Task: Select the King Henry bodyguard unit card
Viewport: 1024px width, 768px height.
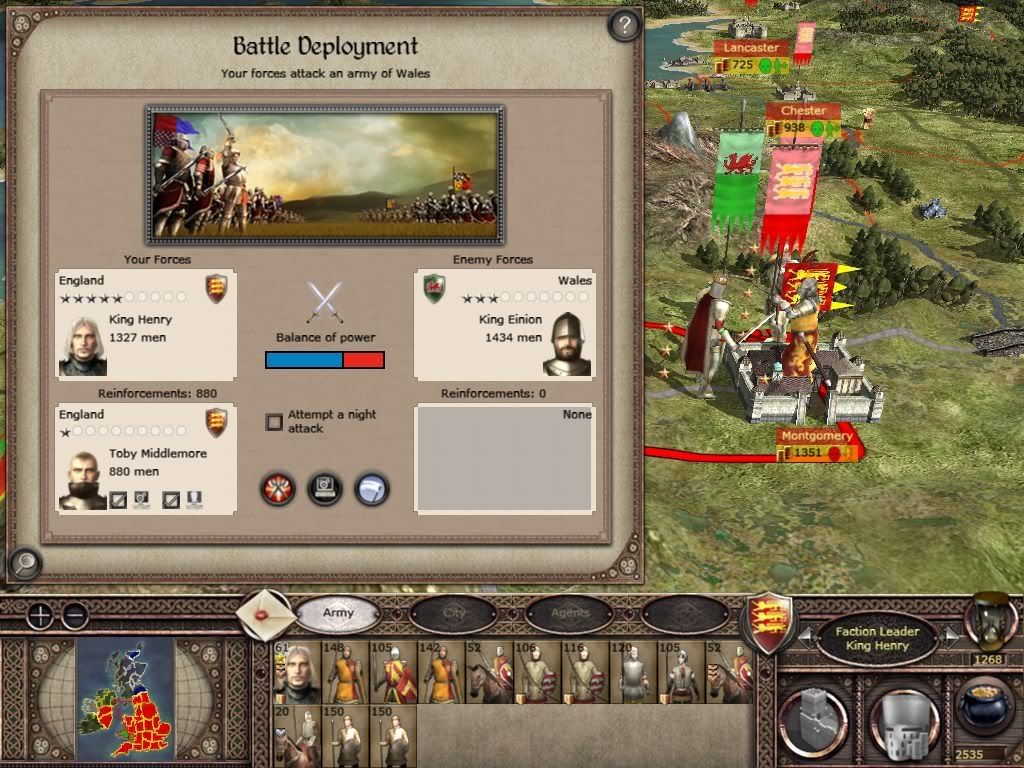Action: (x=296, y=673)
